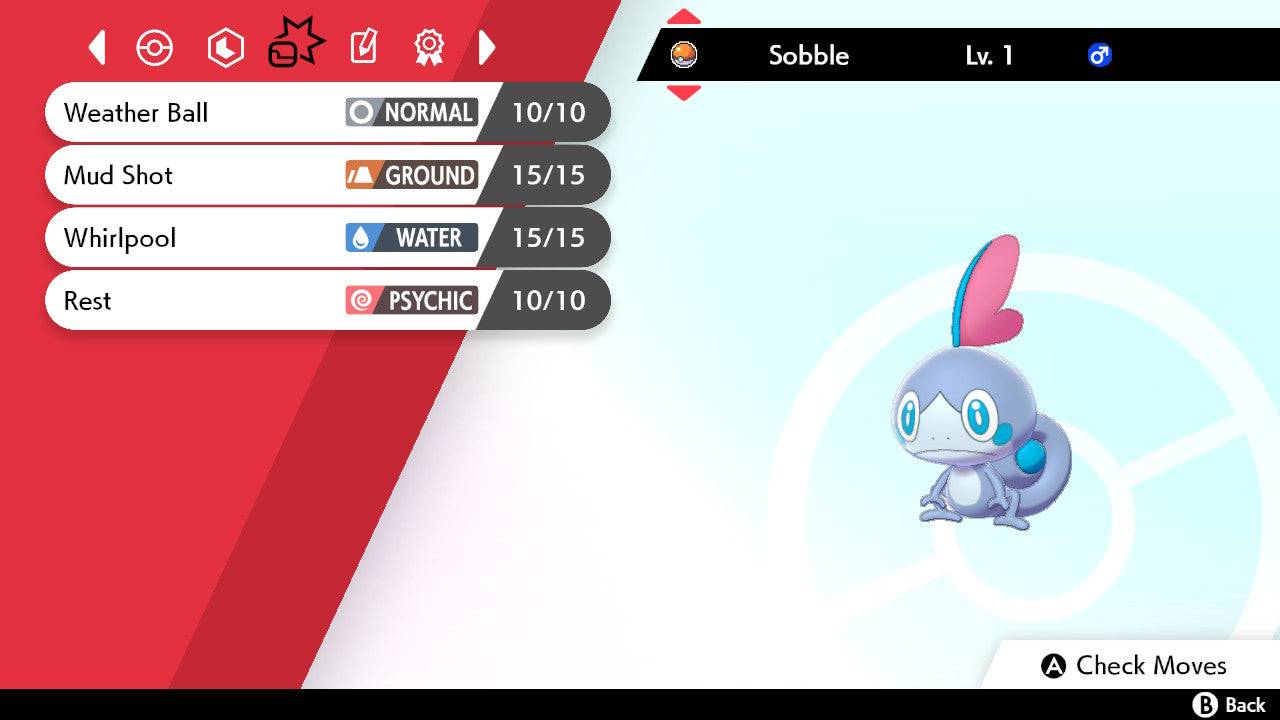Click the upward red arrow above Sobble's name
Viewport: 1280px width, 720px height.
tap(683, 15)
